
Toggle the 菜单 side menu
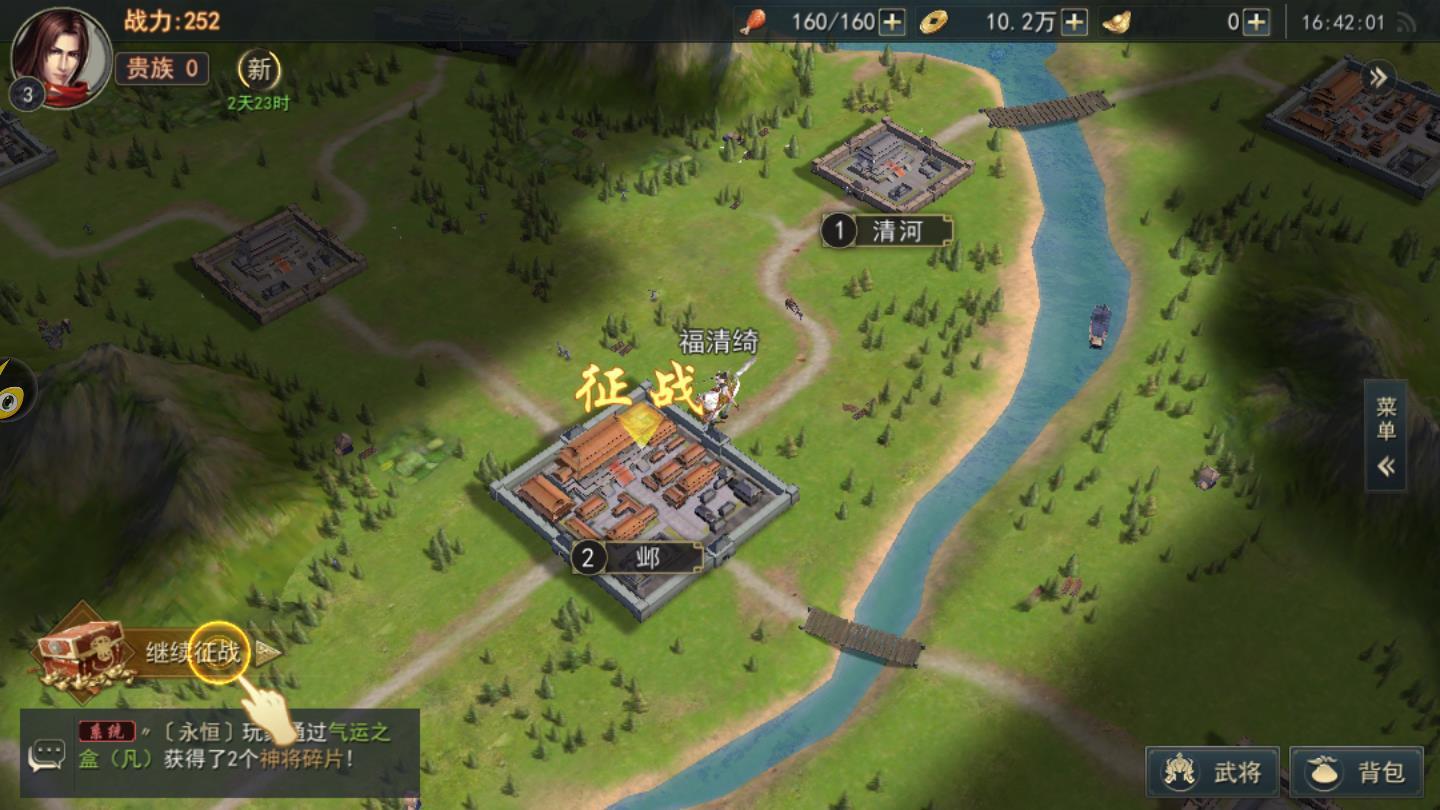[1386, 435]
